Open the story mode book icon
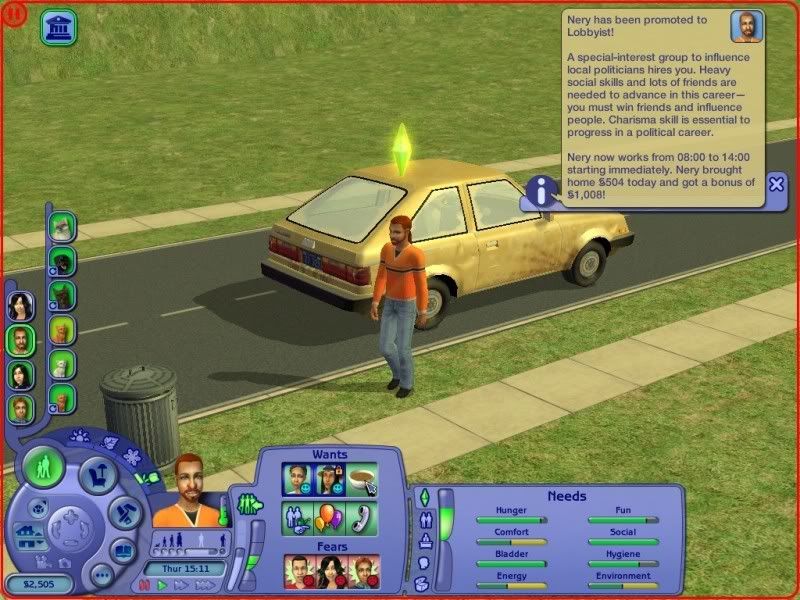800x600 pixels. (x=122, y=550)
